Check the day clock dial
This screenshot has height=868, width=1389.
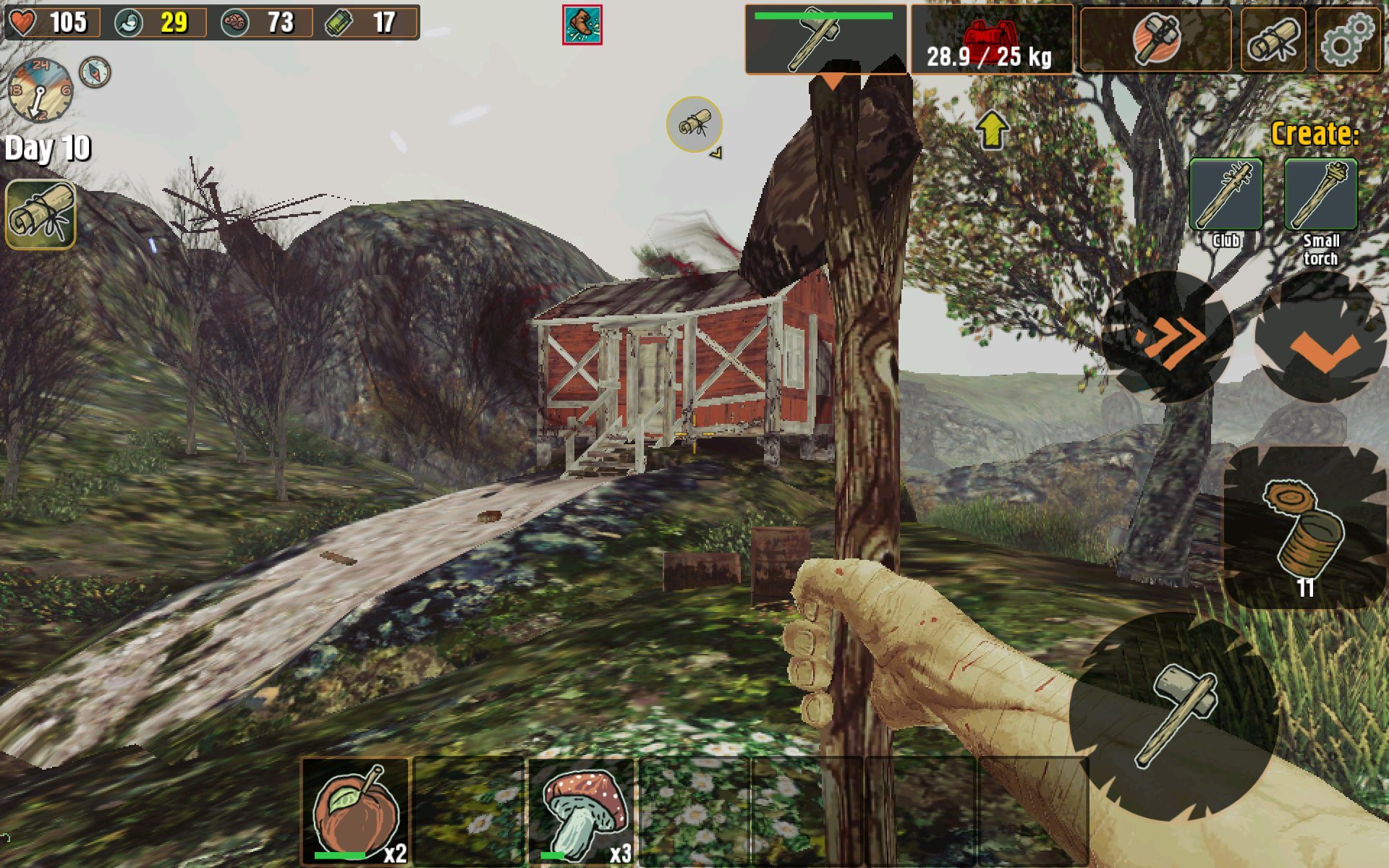click(x=40, y=90)
